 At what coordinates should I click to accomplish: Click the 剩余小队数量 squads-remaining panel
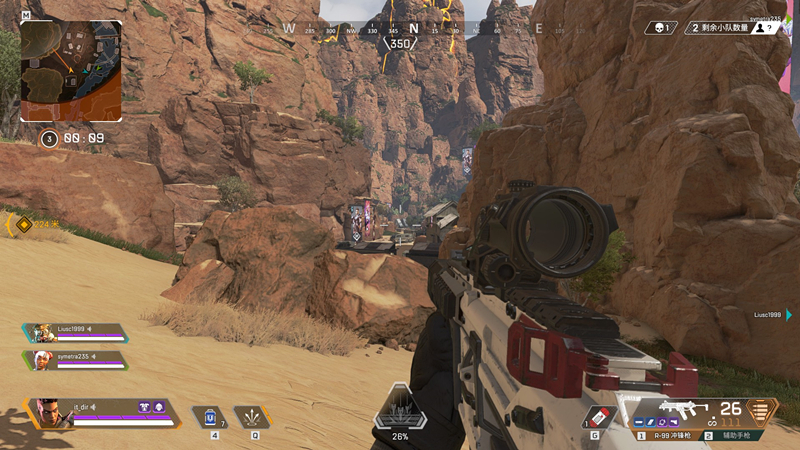pyautogui.click(x=732, y=28)
